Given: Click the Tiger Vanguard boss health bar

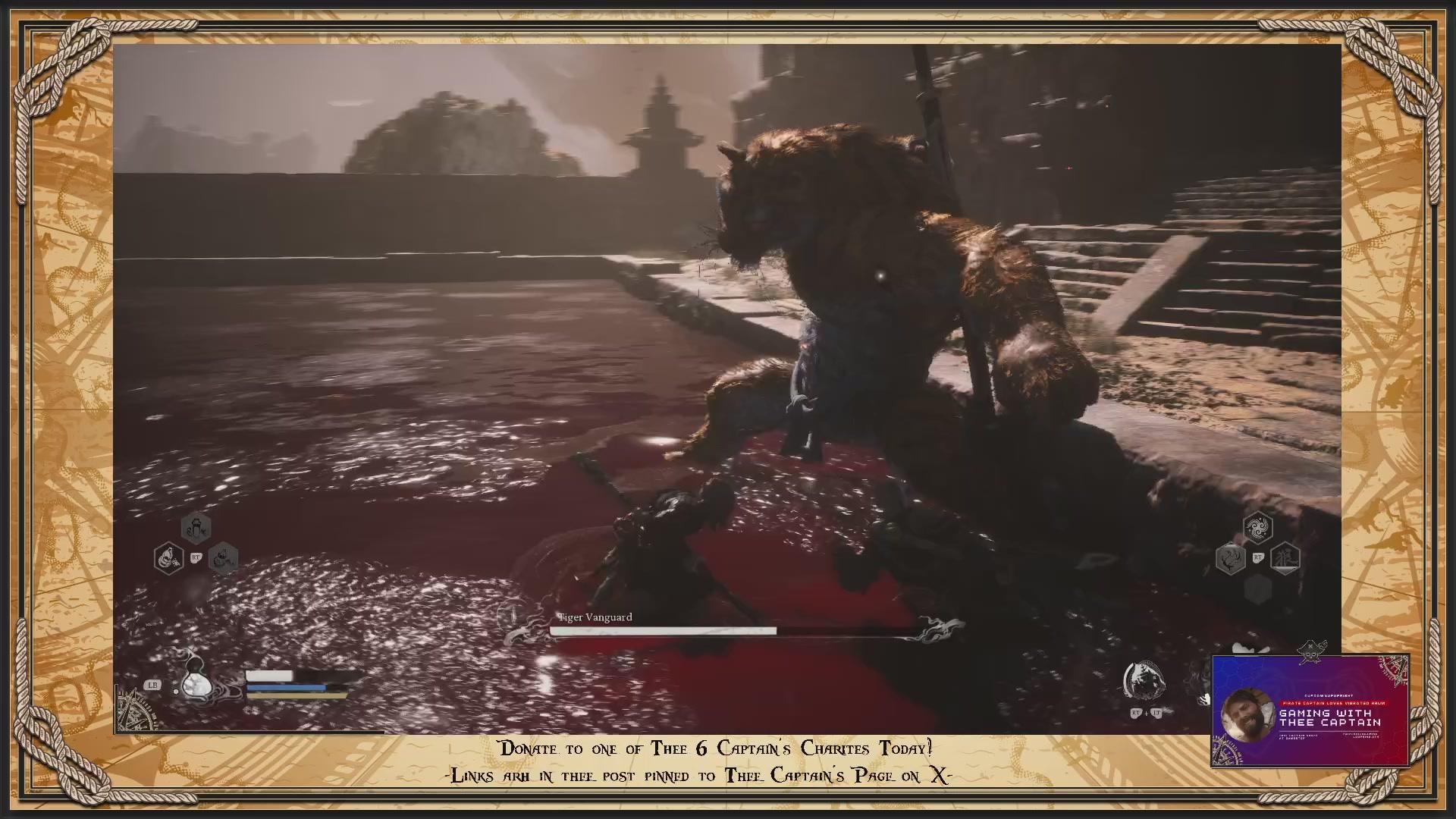Looking at the screenshot, I should click(667, 632).
